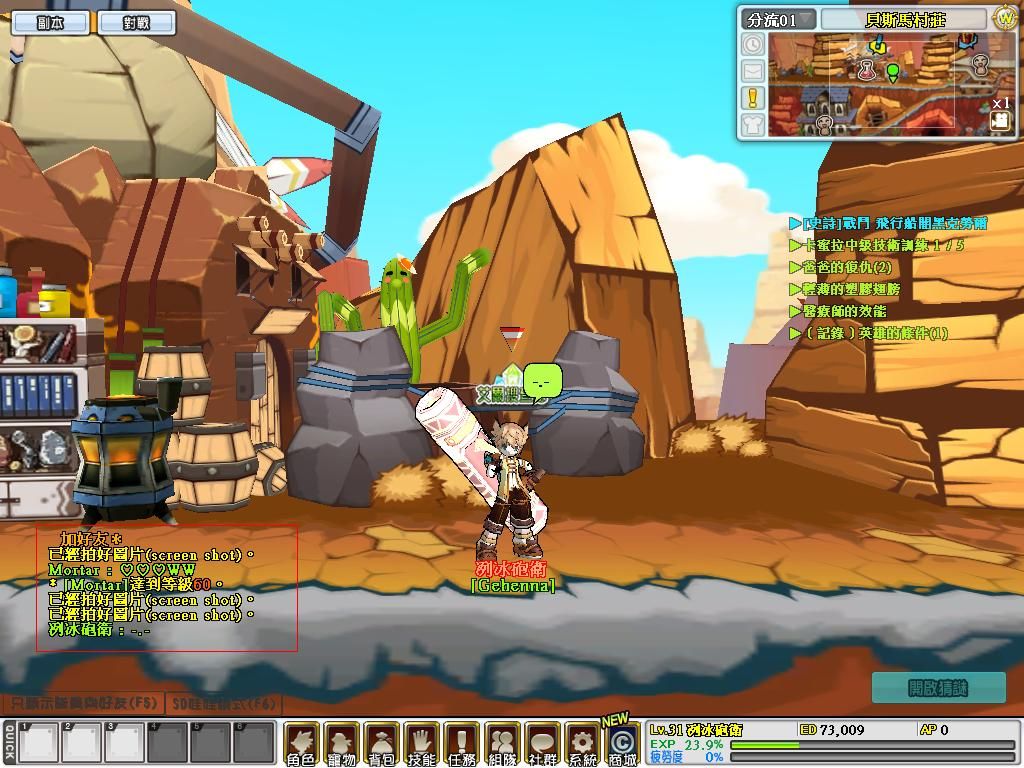Screen dimensions: 1024x768
Task: Open the 背包 inventory bag
Action: tap(381, 744)
